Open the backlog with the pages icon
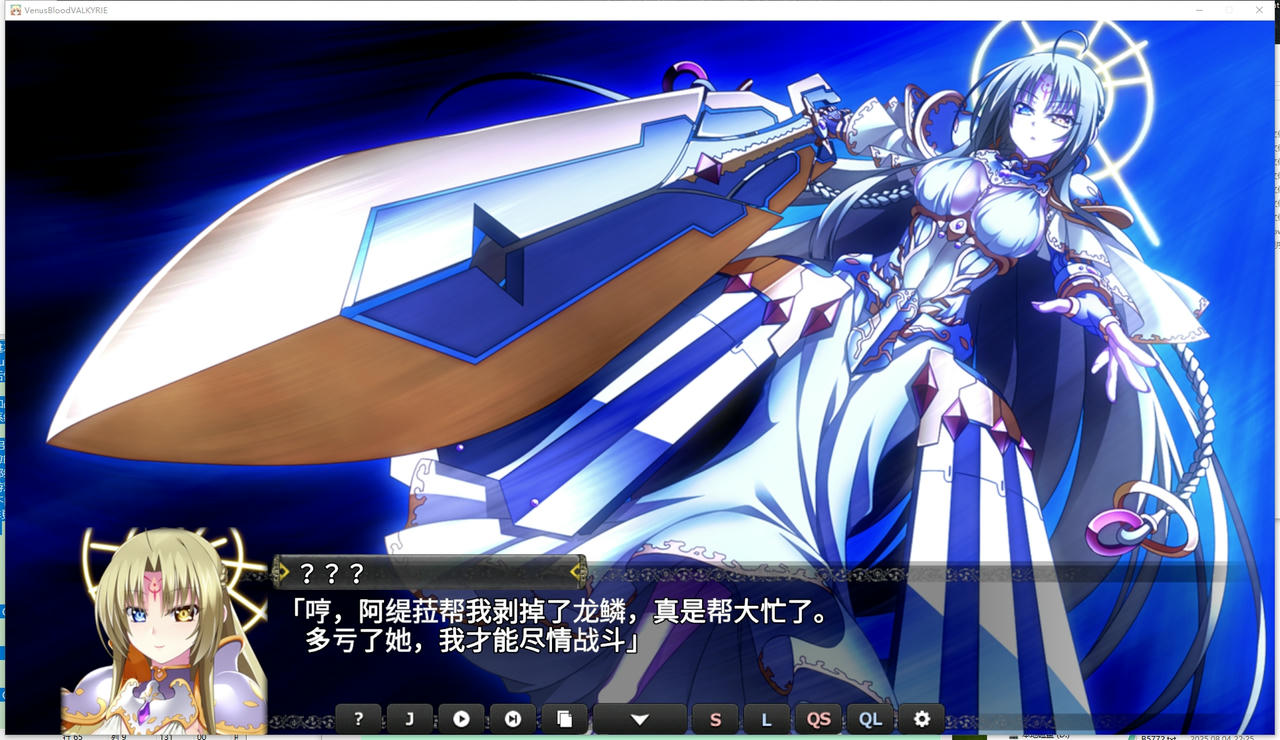1280x740 pixels. 565,718
